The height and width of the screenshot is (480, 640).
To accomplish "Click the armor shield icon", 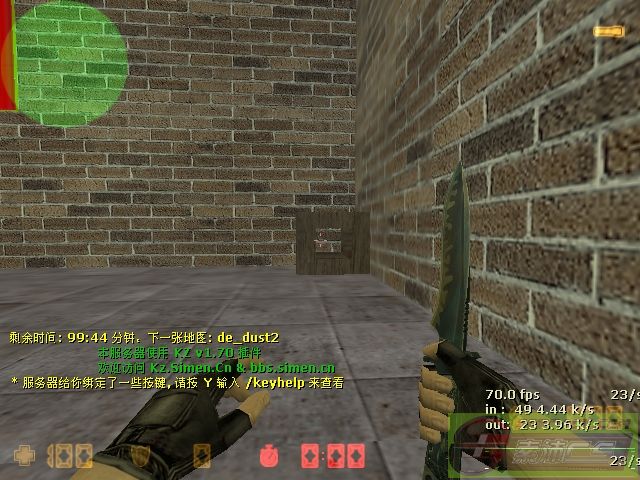I will pyautogui.click(x=143, y=456).
